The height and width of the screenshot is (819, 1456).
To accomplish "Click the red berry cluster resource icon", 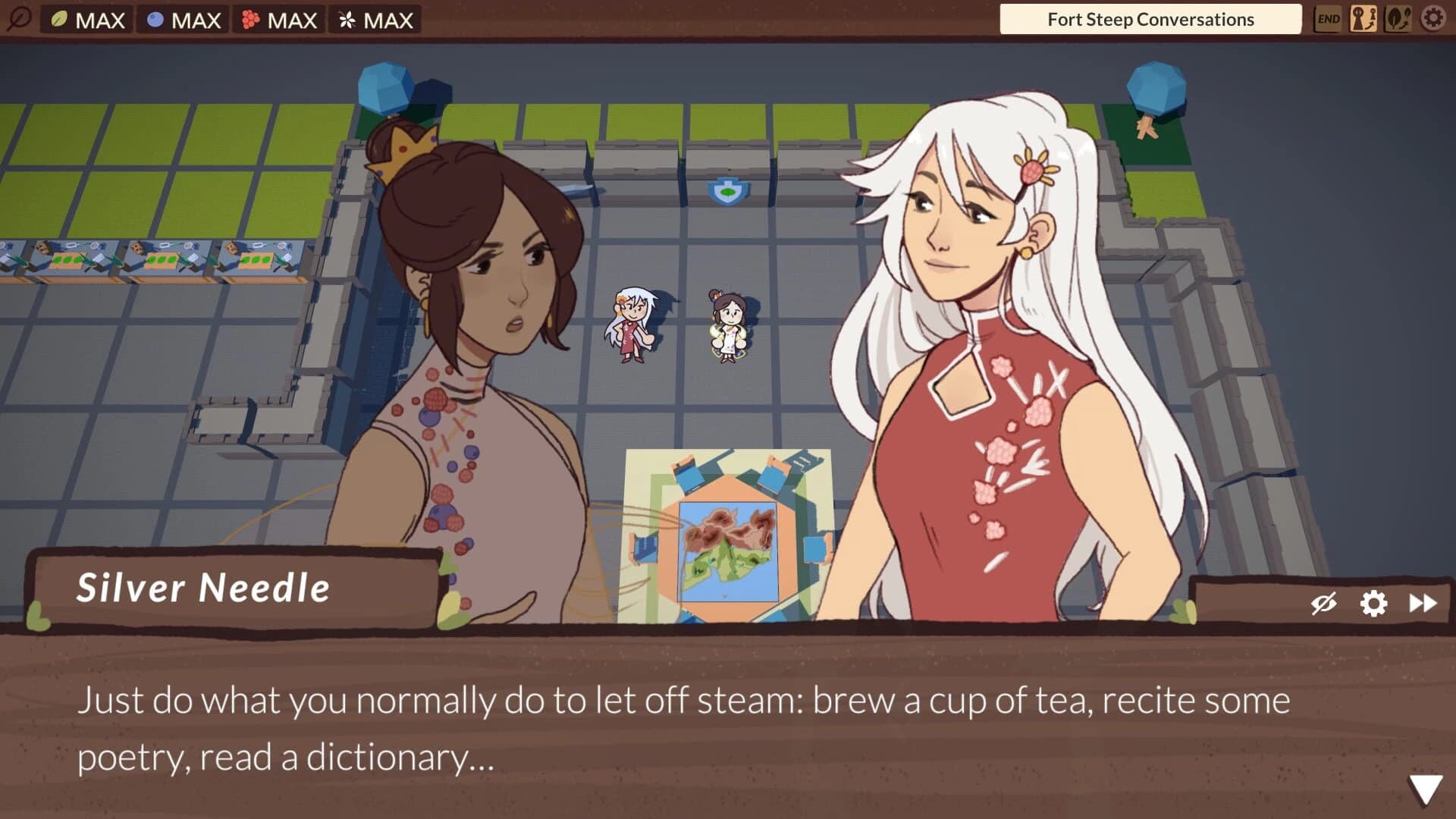I will (251, 20).
